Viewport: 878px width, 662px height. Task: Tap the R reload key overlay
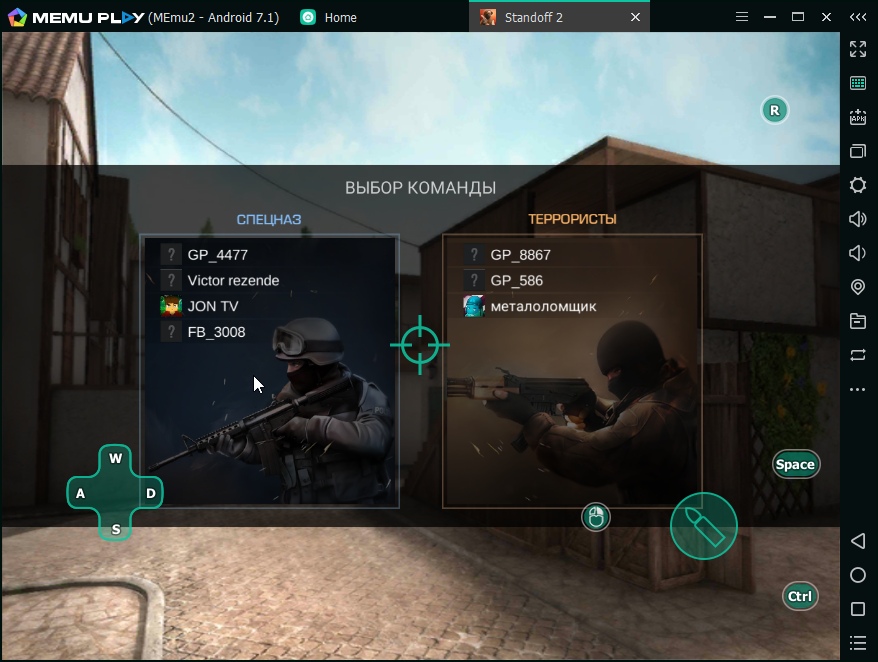(x=774, y=110)
